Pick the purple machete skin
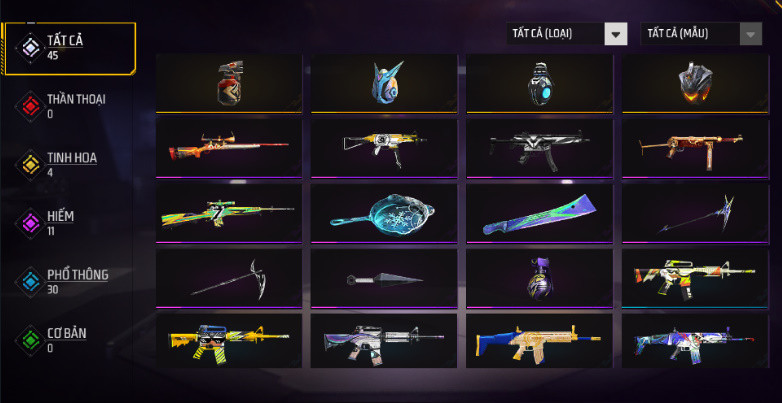The image size is (782, 403). (x=540, y=211)
